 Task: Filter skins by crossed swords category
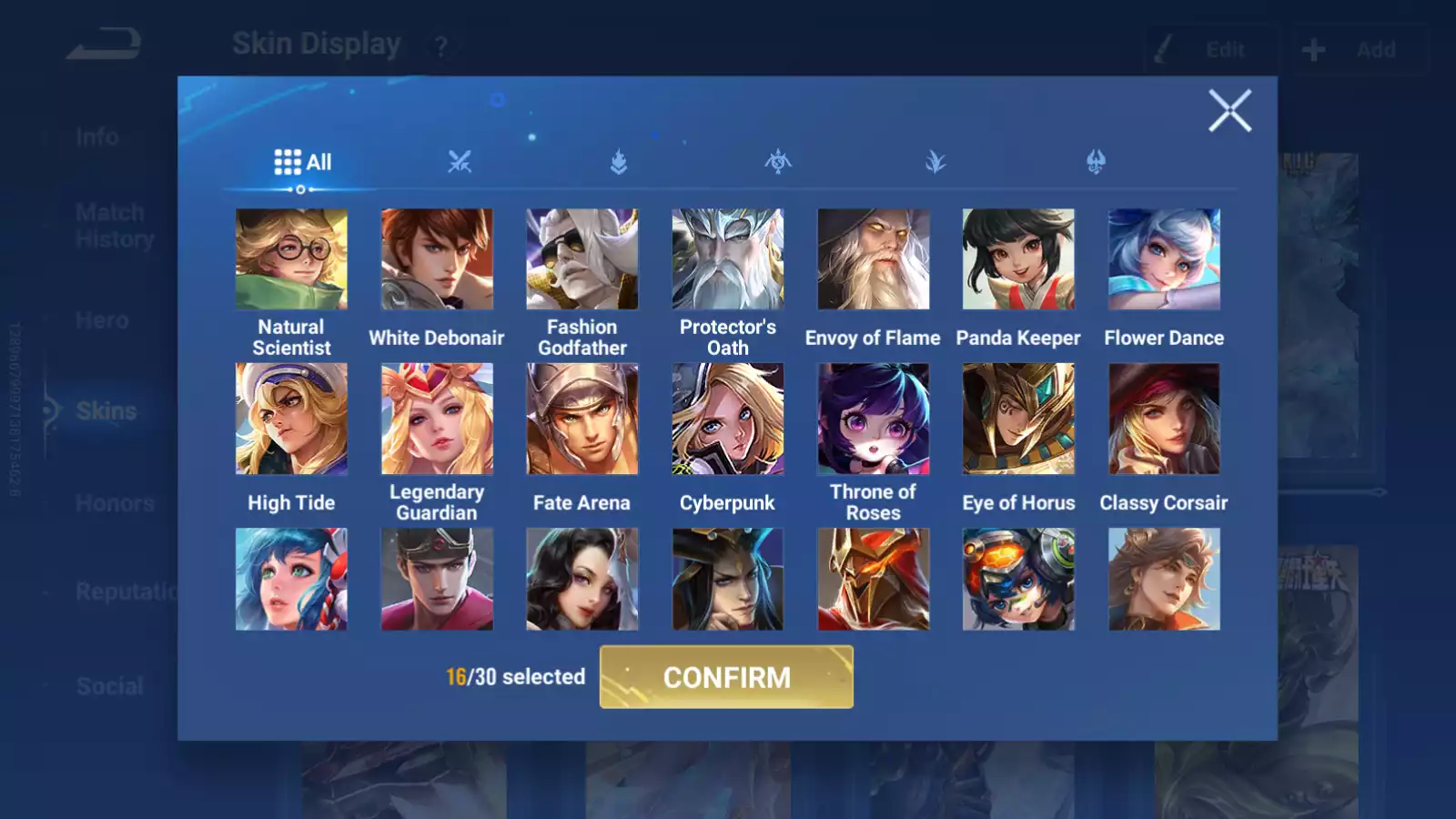(x=460, y=163)
